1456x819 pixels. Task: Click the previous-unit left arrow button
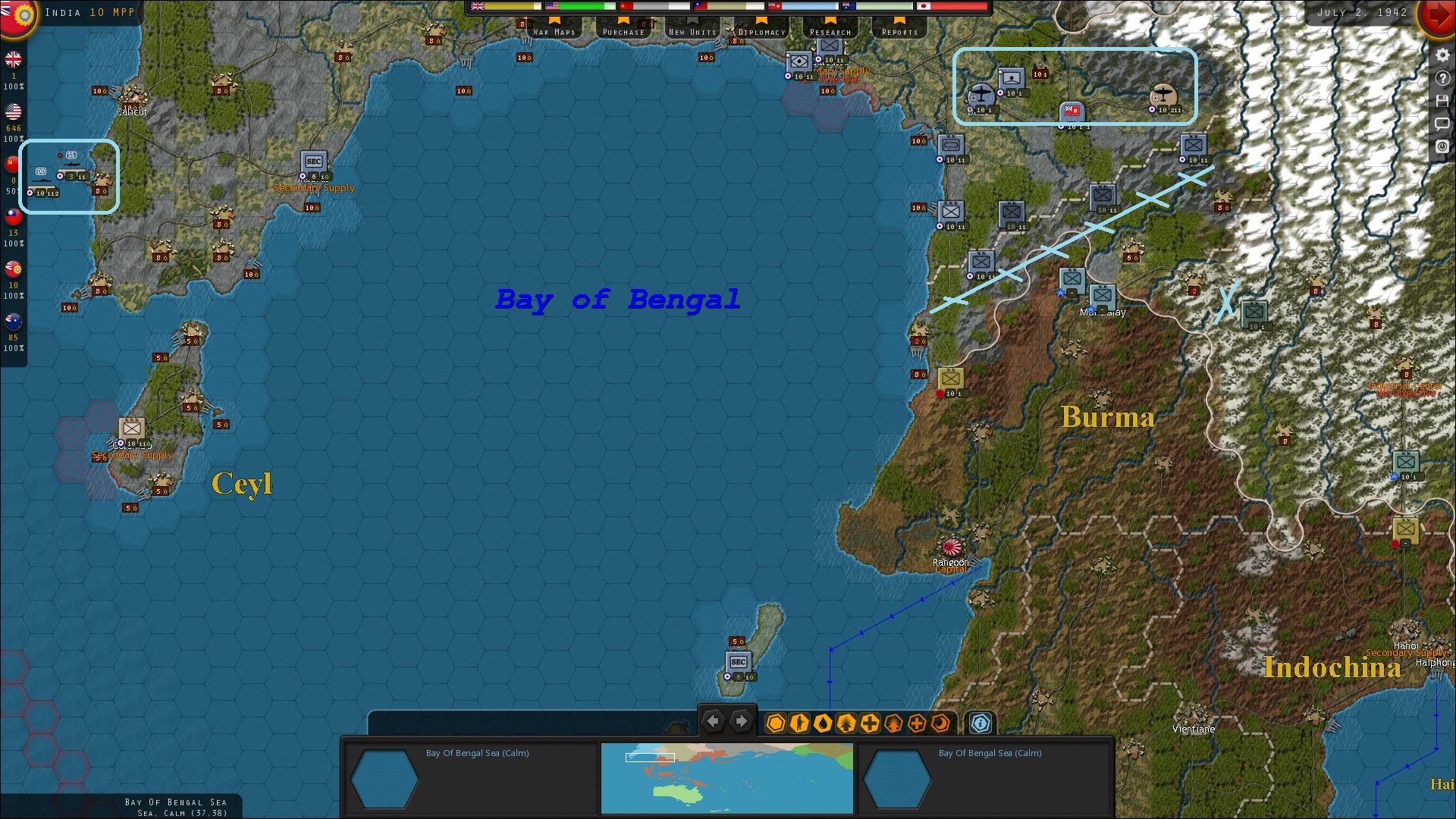713,721
